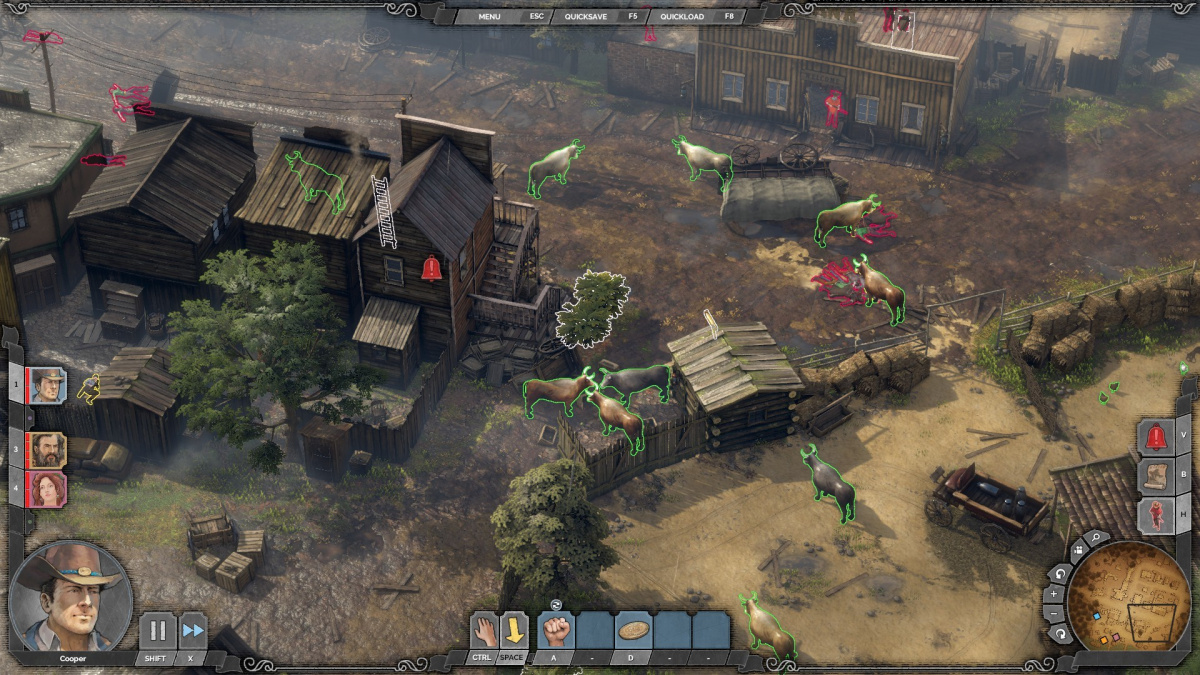Image resolution: width=1200 pixels, height=675 pixels.
Task: Select the fake coin ability
Action: 632,631
